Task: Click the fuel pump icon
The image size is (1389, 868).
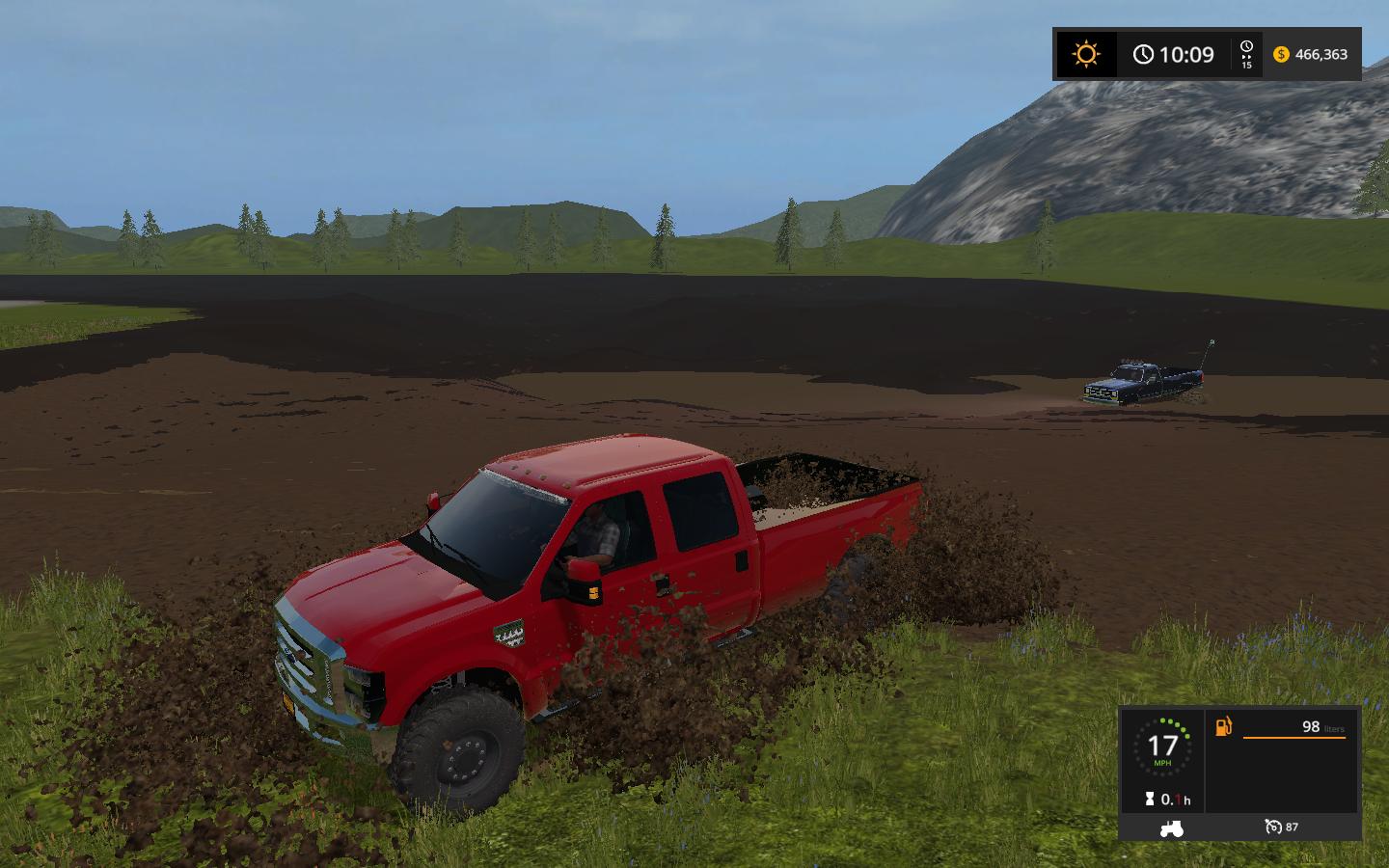Action: point(1224,726)
